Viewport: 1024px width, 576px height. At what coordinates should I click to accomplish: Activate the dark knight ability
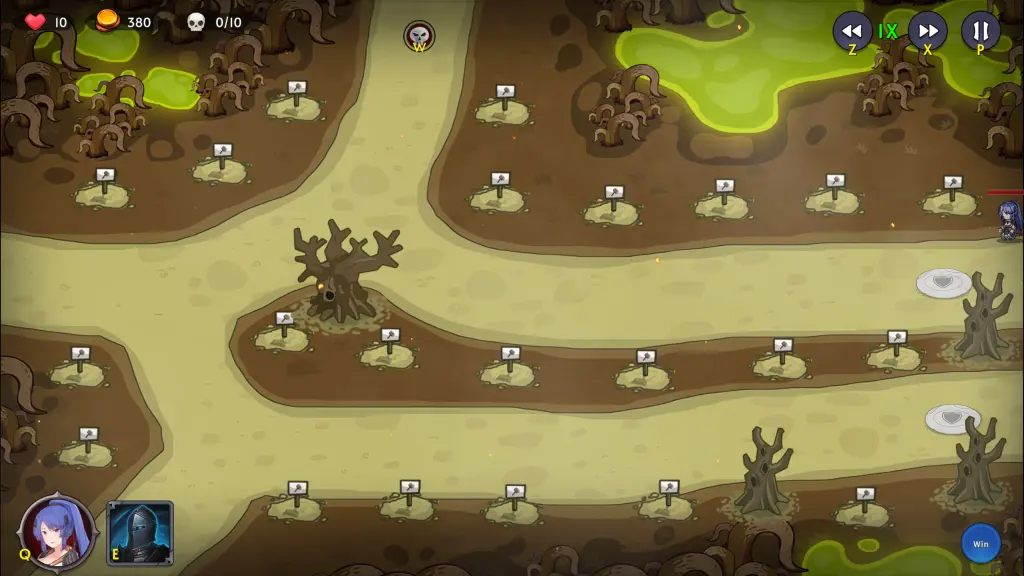(x=140, y=533)
